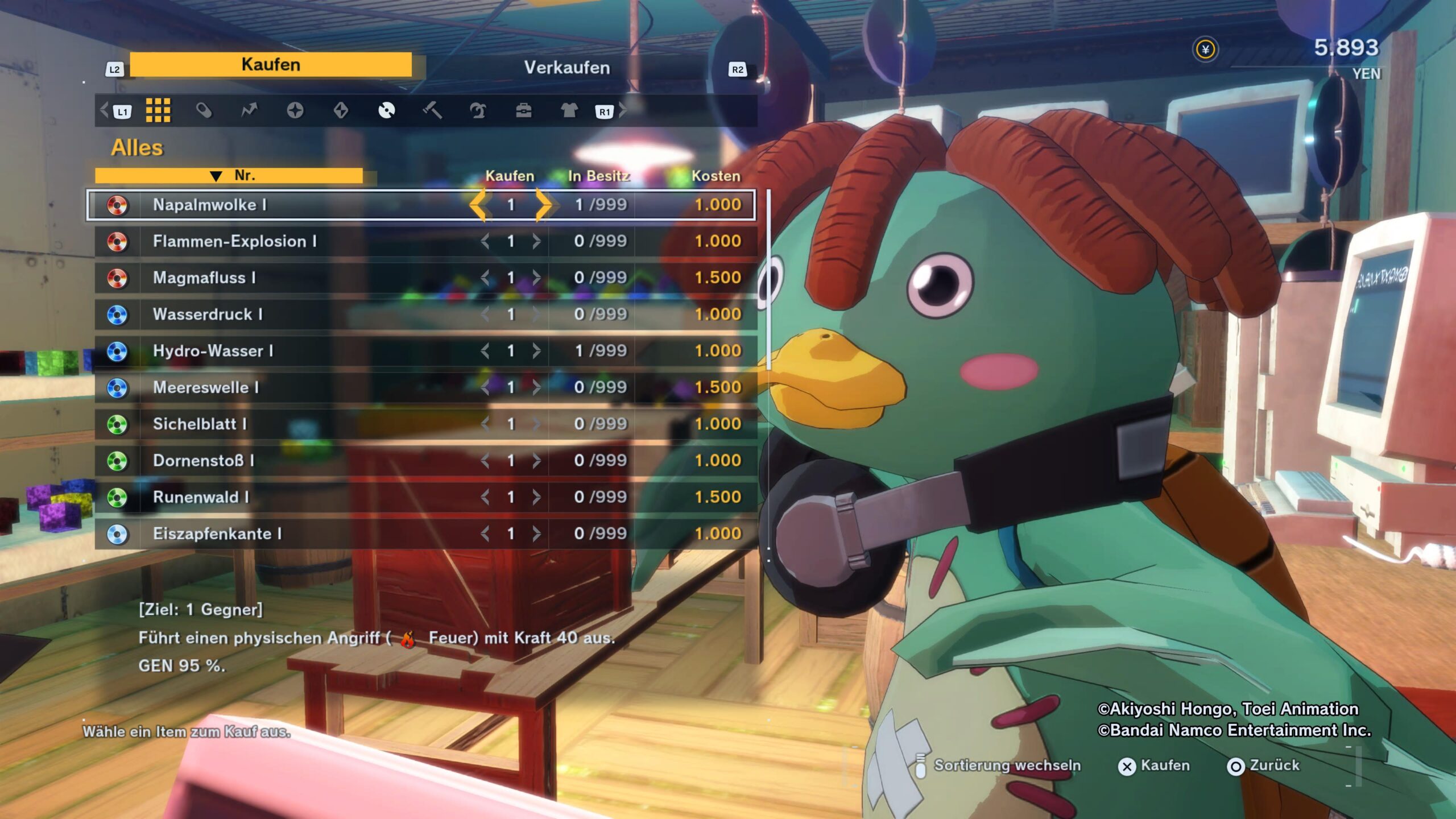Increase Napalmwolke I purchase quantity
Screen dimensions: 1456x819
tap(543, 205)
